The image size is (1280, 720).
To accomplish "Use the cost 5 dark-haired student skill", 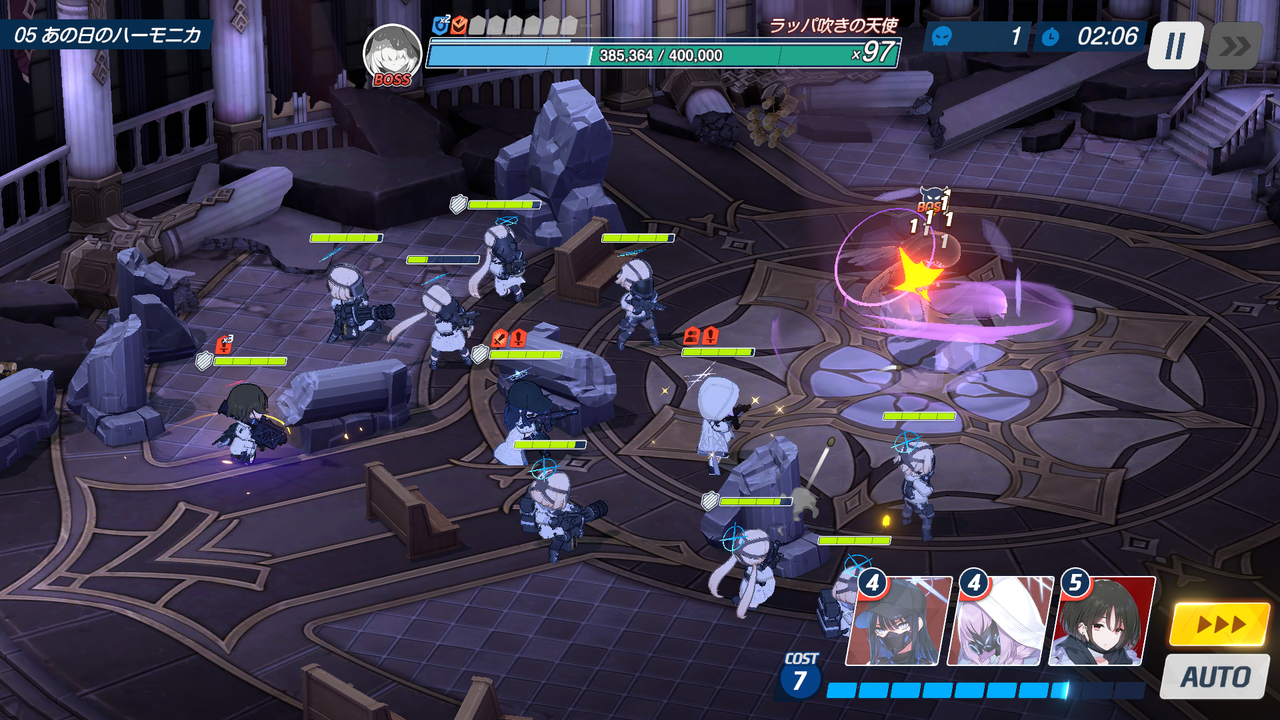I will (x=1102, y=622).
